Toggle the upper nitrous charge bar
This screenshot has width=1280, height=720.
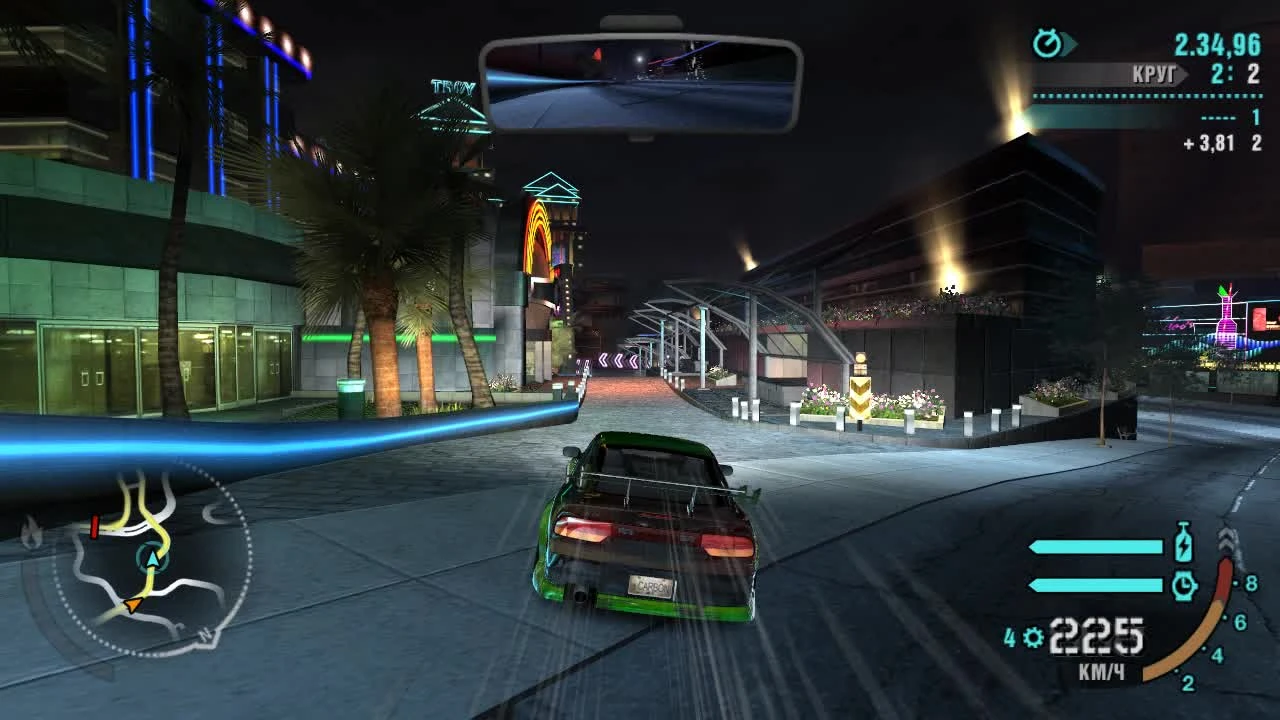(1095, 545)
